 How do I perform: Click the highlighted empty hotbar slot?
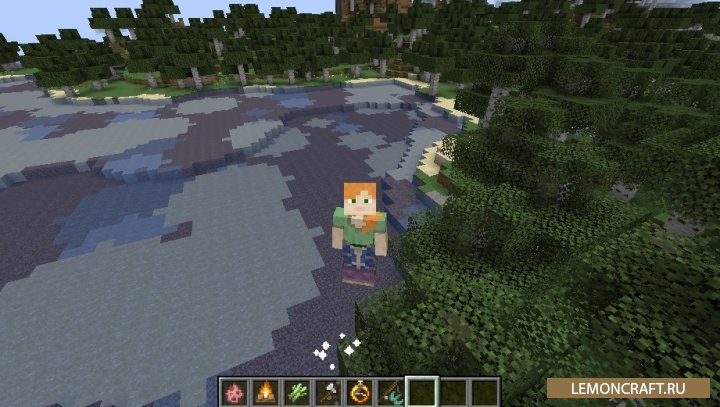click(422, 391)
